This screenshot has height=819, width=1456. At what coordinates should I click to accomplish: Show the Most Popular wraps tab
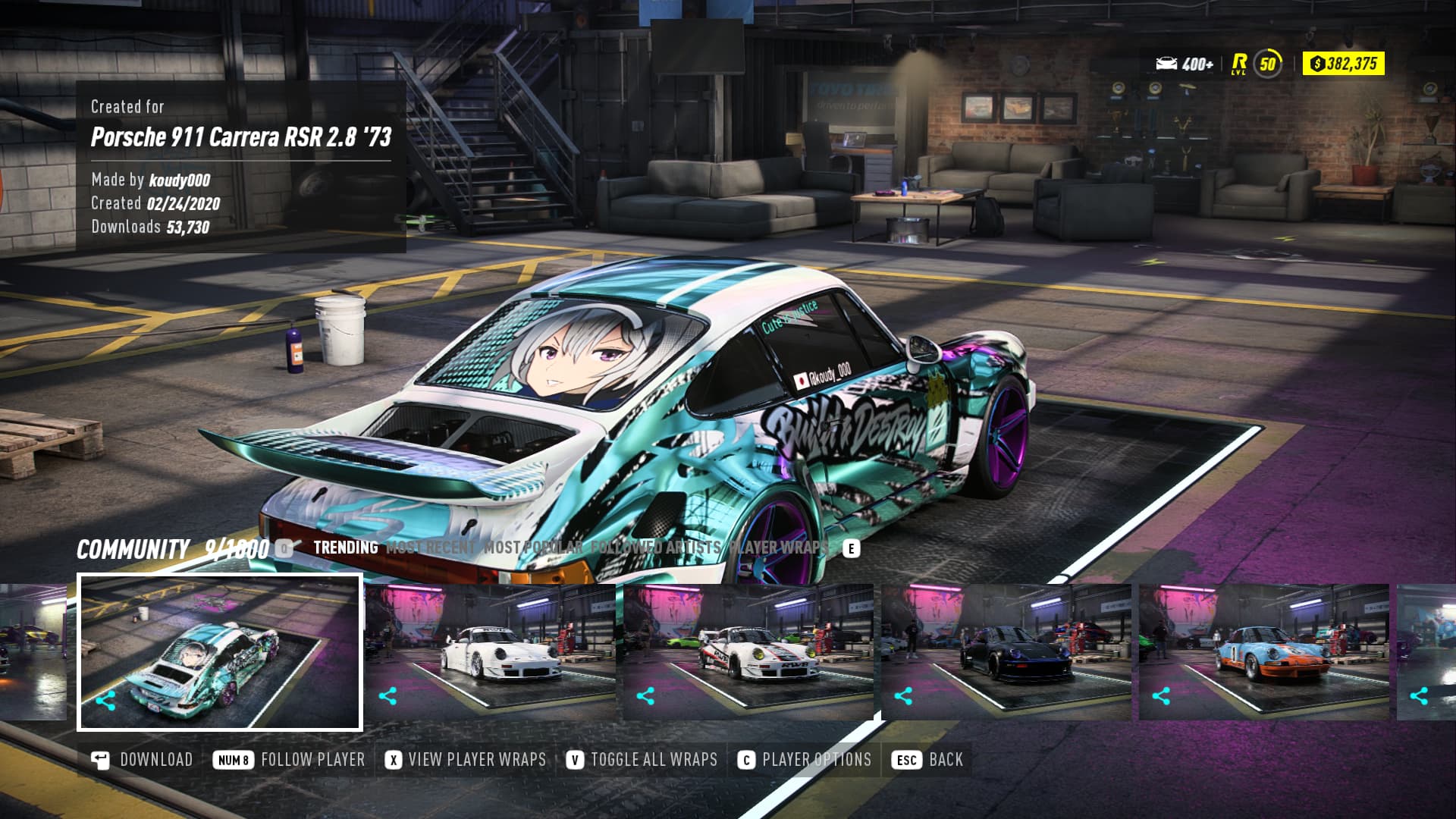pos(533,548)
